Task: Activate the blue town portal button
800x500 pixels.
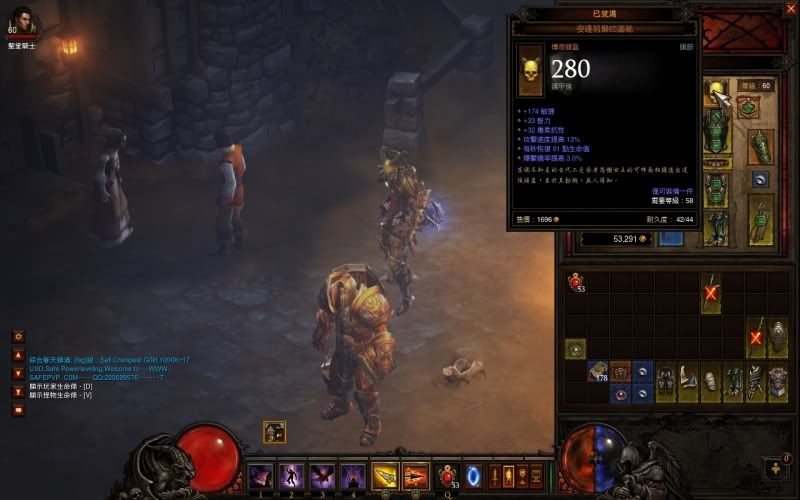Action: click(475, 474)
